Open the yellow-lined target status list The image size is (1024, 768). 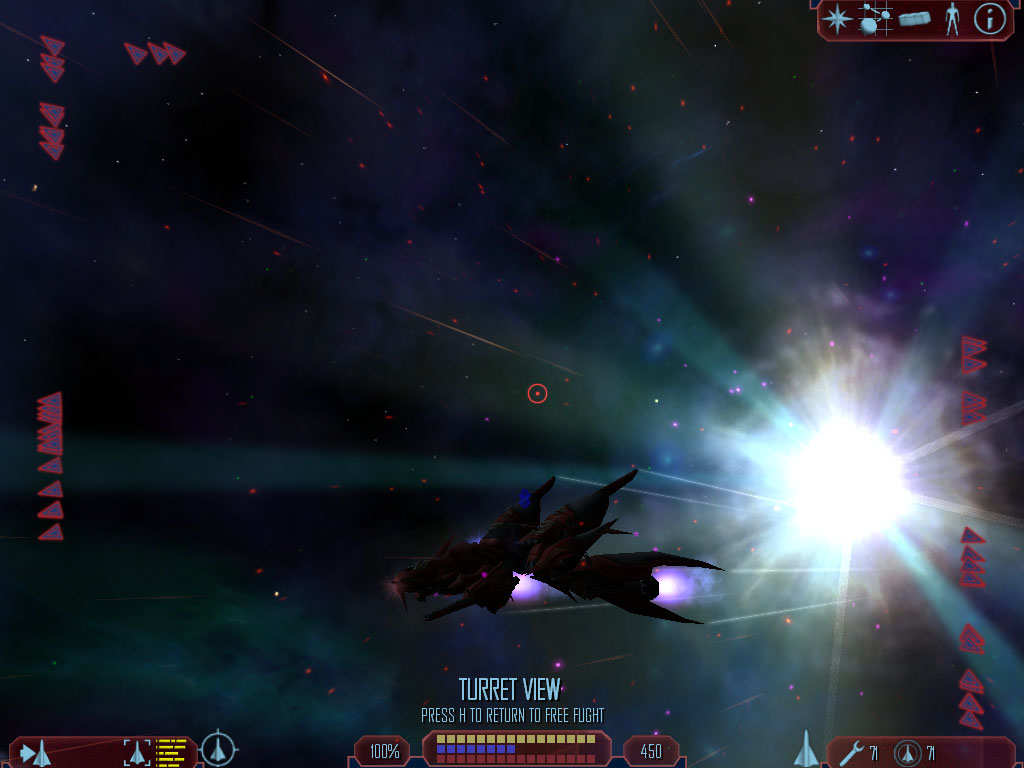(172, 752)
